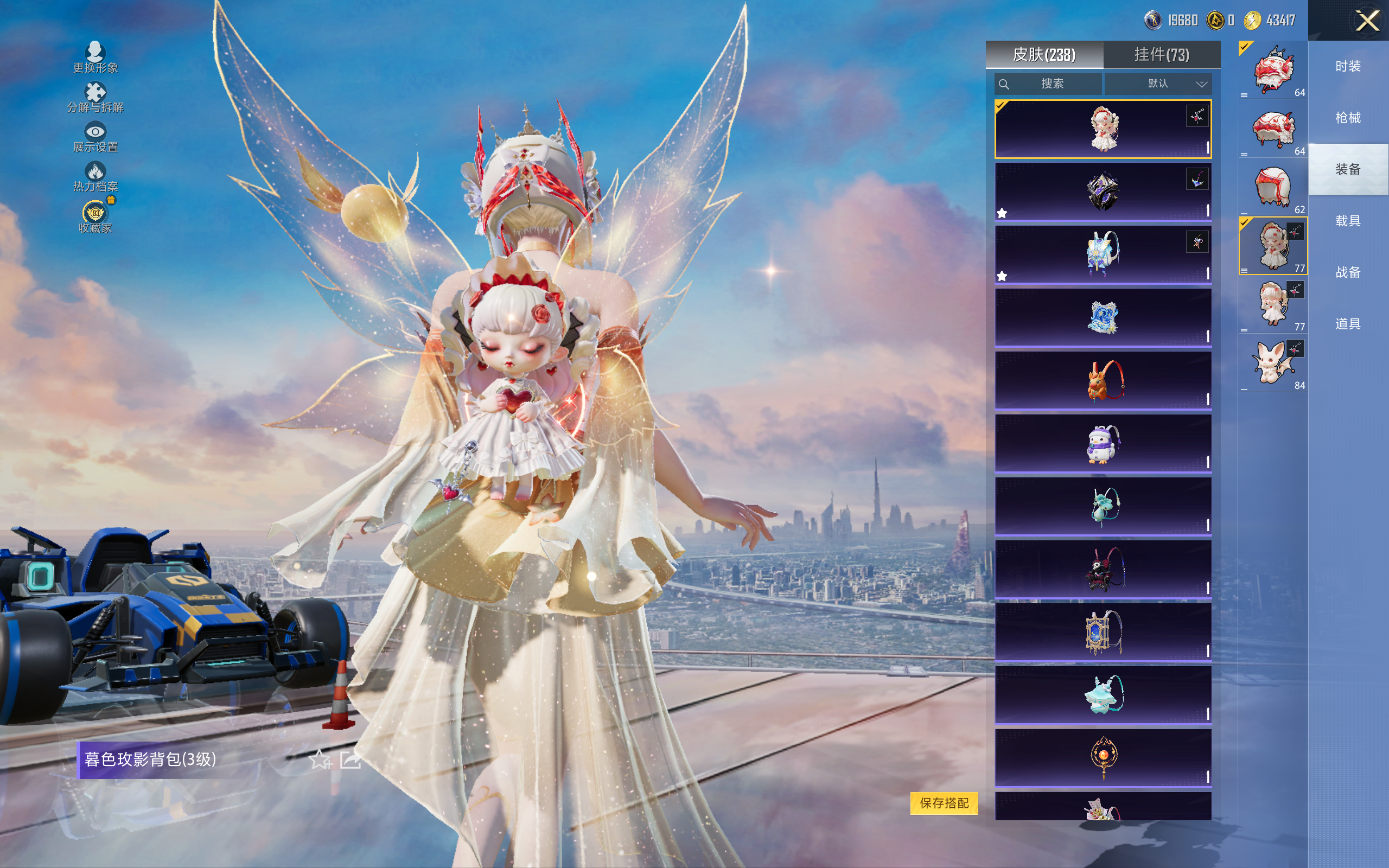
Task: Favorite the backpack with the star icon
Action: [x=320, y=760]
